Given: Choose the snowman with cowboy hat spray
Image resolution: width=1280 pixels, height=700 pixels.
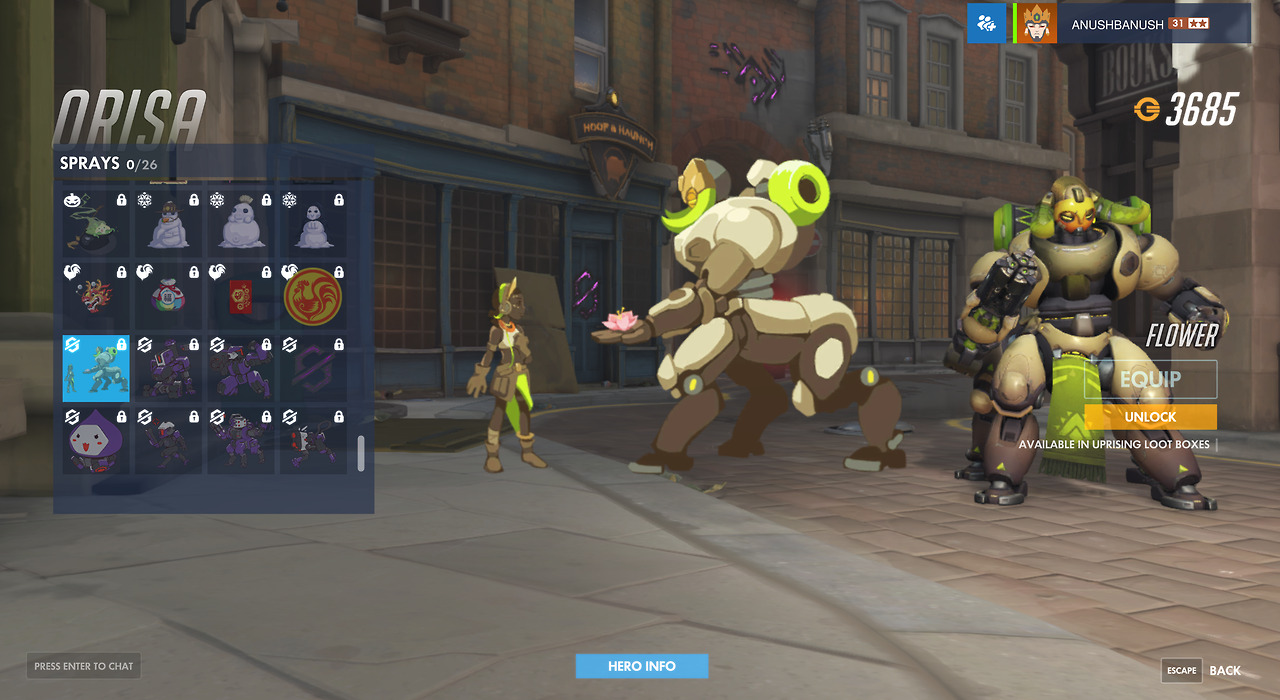Looking at the screenshot, I should click(168, 221).
